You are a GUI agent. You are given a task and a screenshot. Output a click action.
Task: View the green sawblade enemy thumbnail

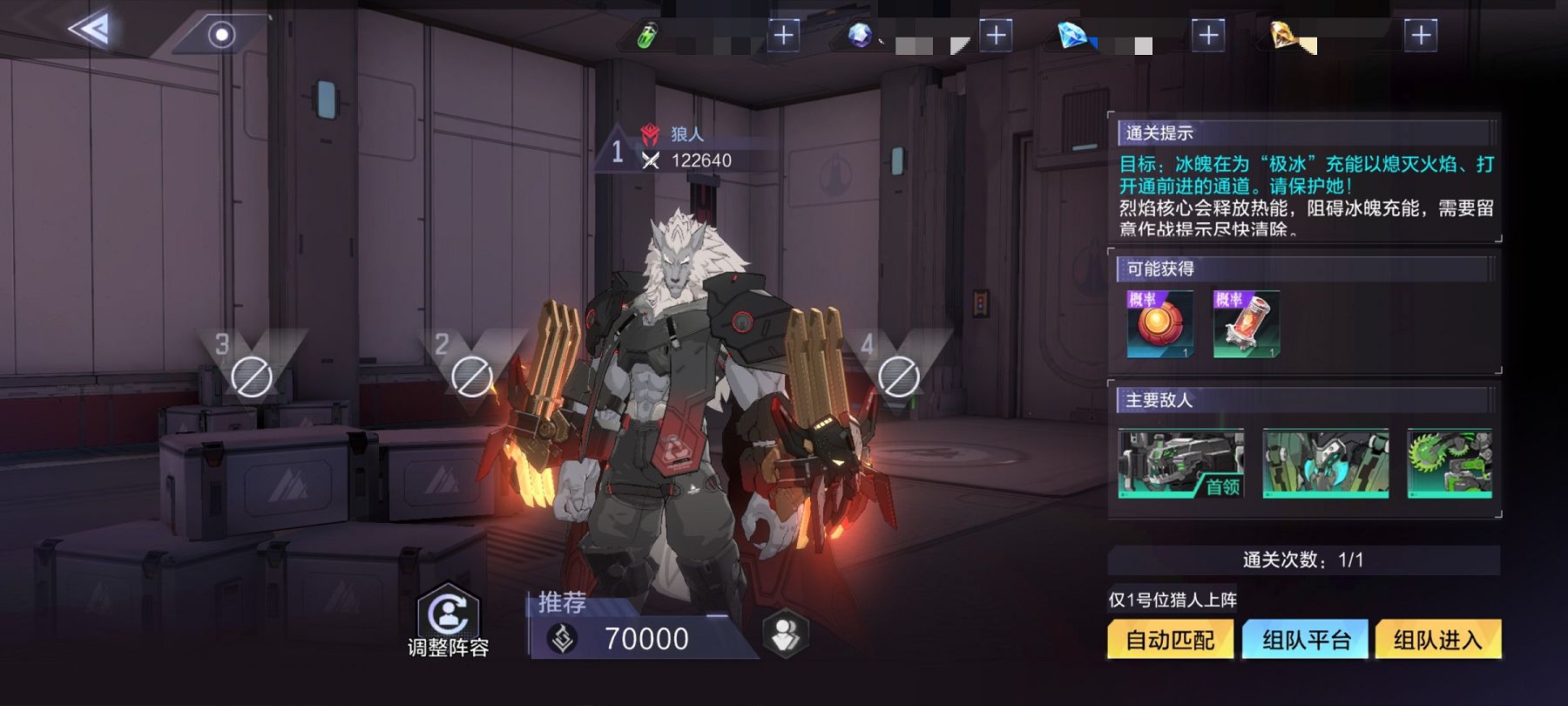pyautogui.click(x=1450, y=464)
